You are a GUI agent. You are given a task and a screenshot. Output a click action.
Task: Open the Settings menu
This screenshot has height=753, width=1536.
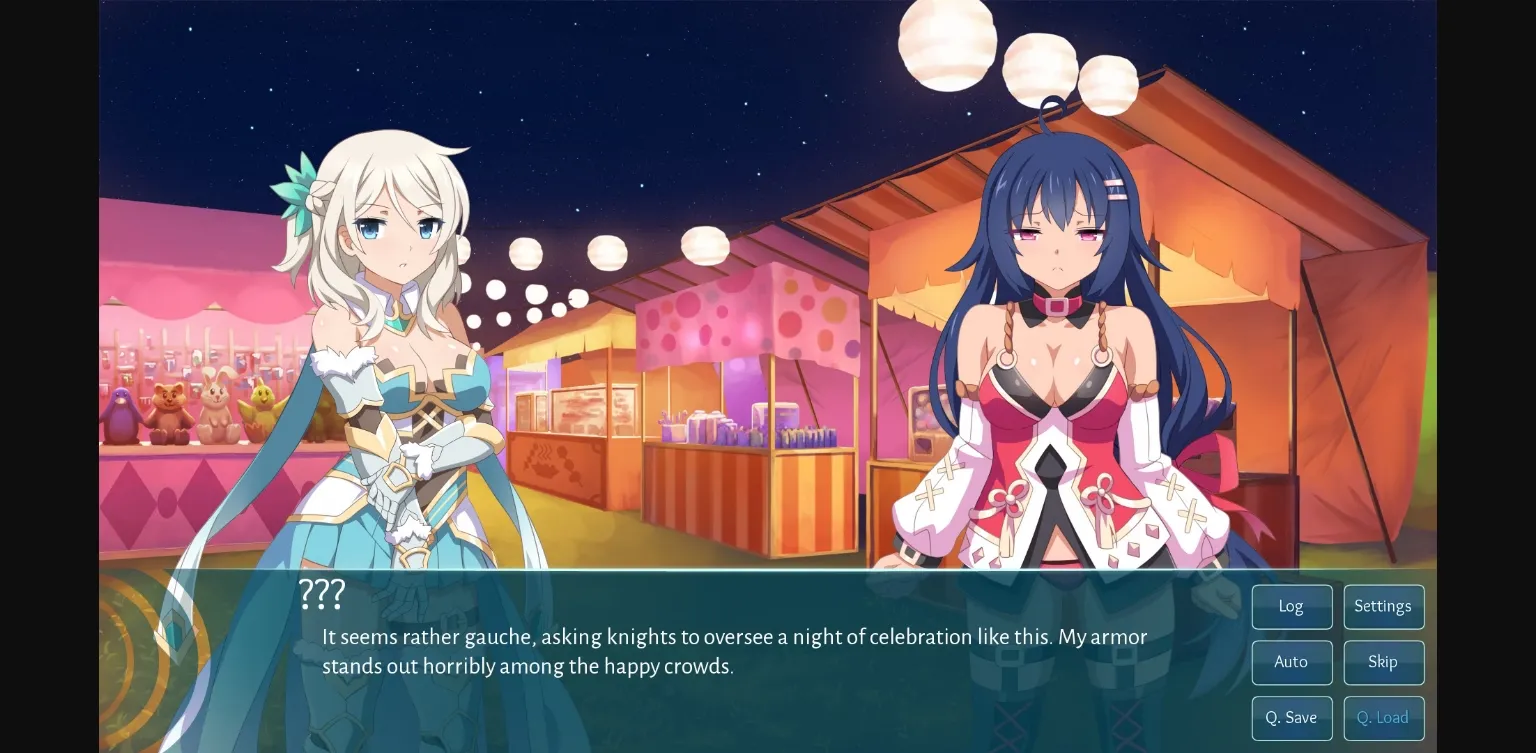coord(1383,606)
